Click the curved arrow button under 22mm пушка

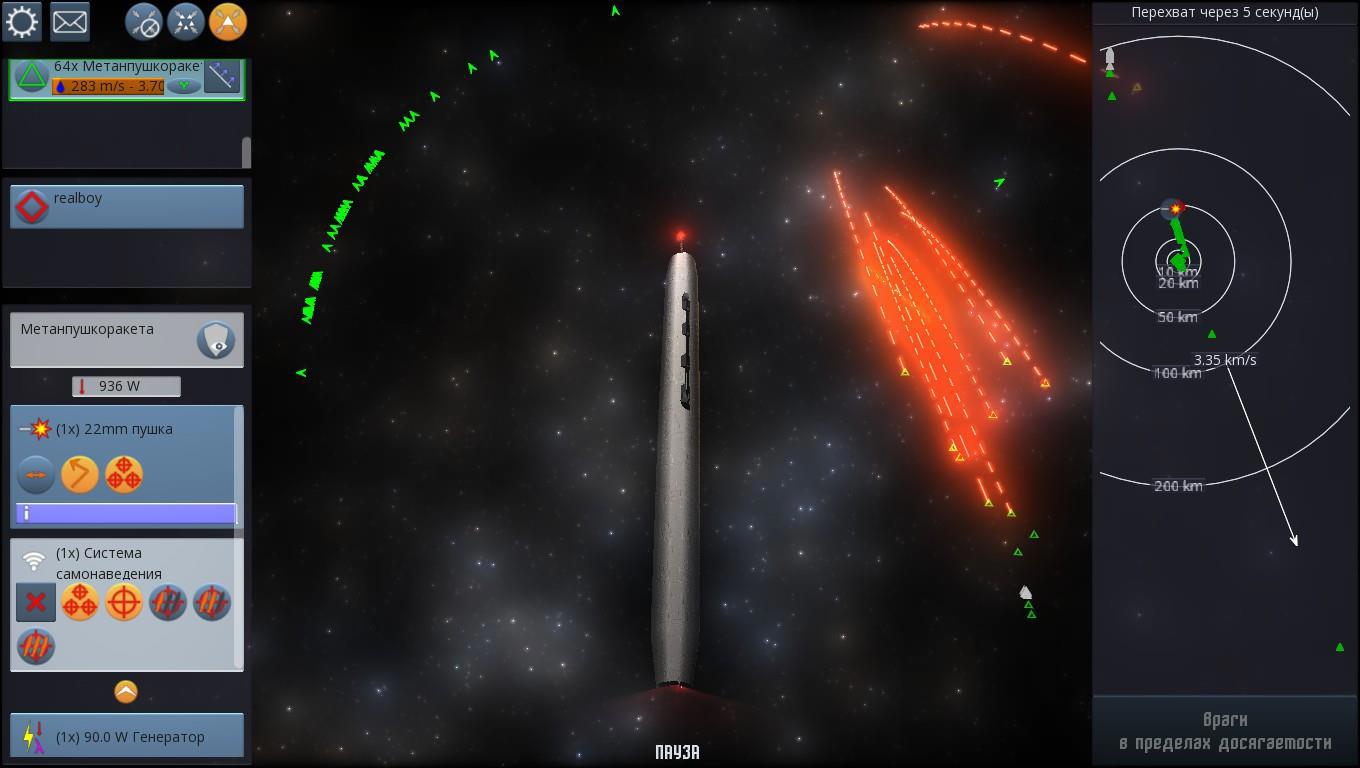80,475
